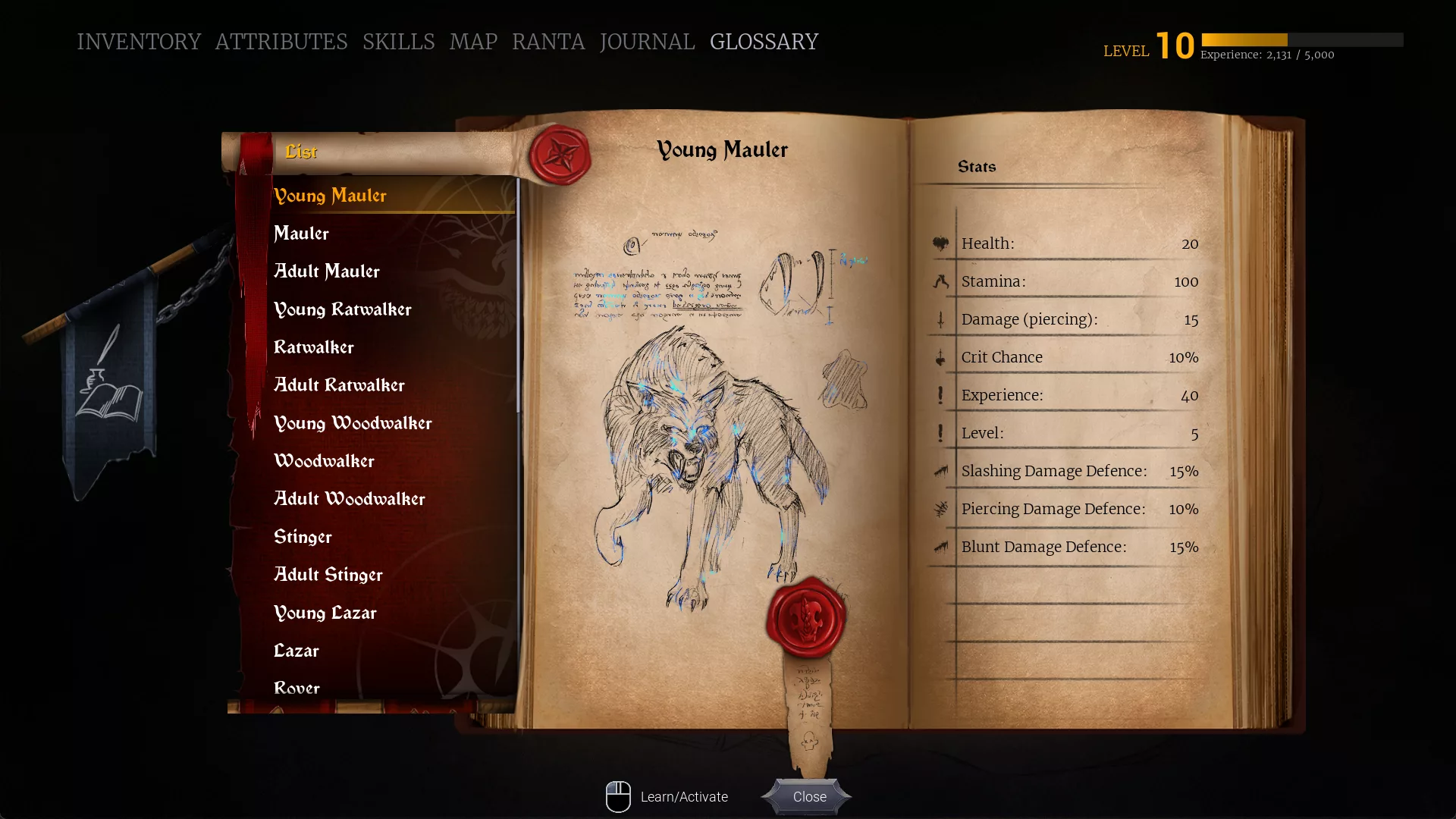Select the Ratwalker entry

pyautogui.click(x=314, y=347)
